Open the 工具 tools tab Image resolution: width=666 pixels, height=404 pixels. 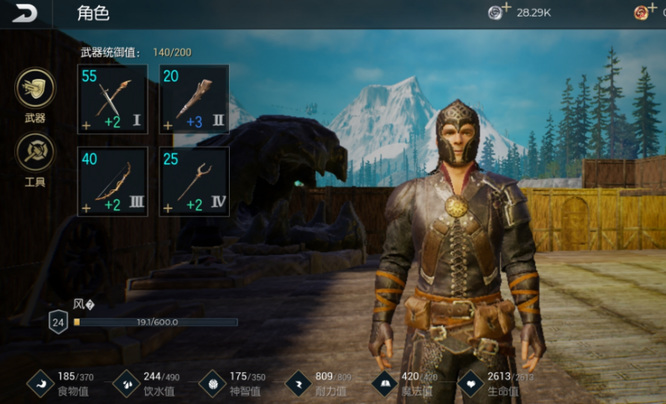(35, 153)
